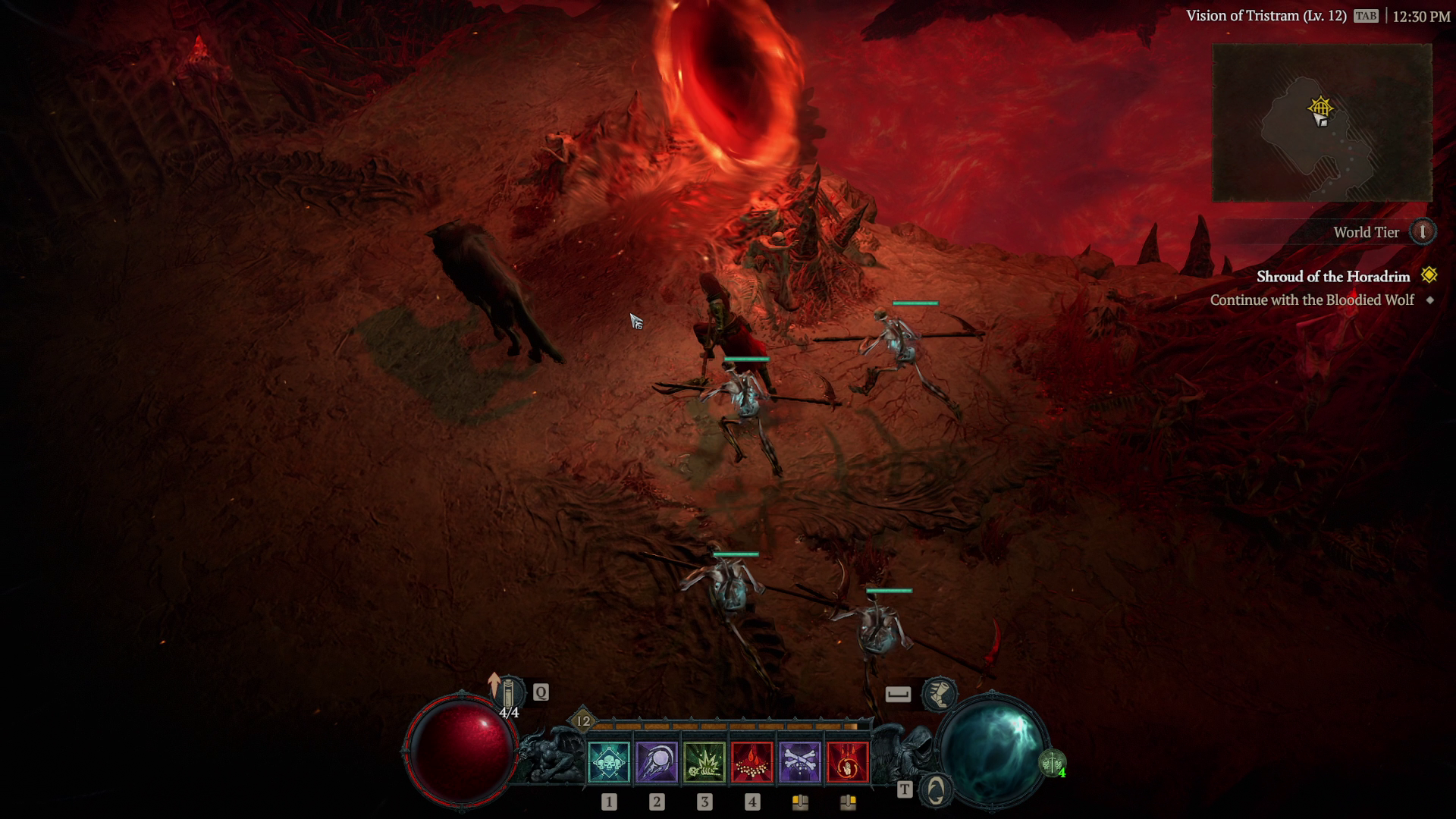Cast the purple orb projectile skill
This screenshot has width=1456, height=819.
pos(656,761)
